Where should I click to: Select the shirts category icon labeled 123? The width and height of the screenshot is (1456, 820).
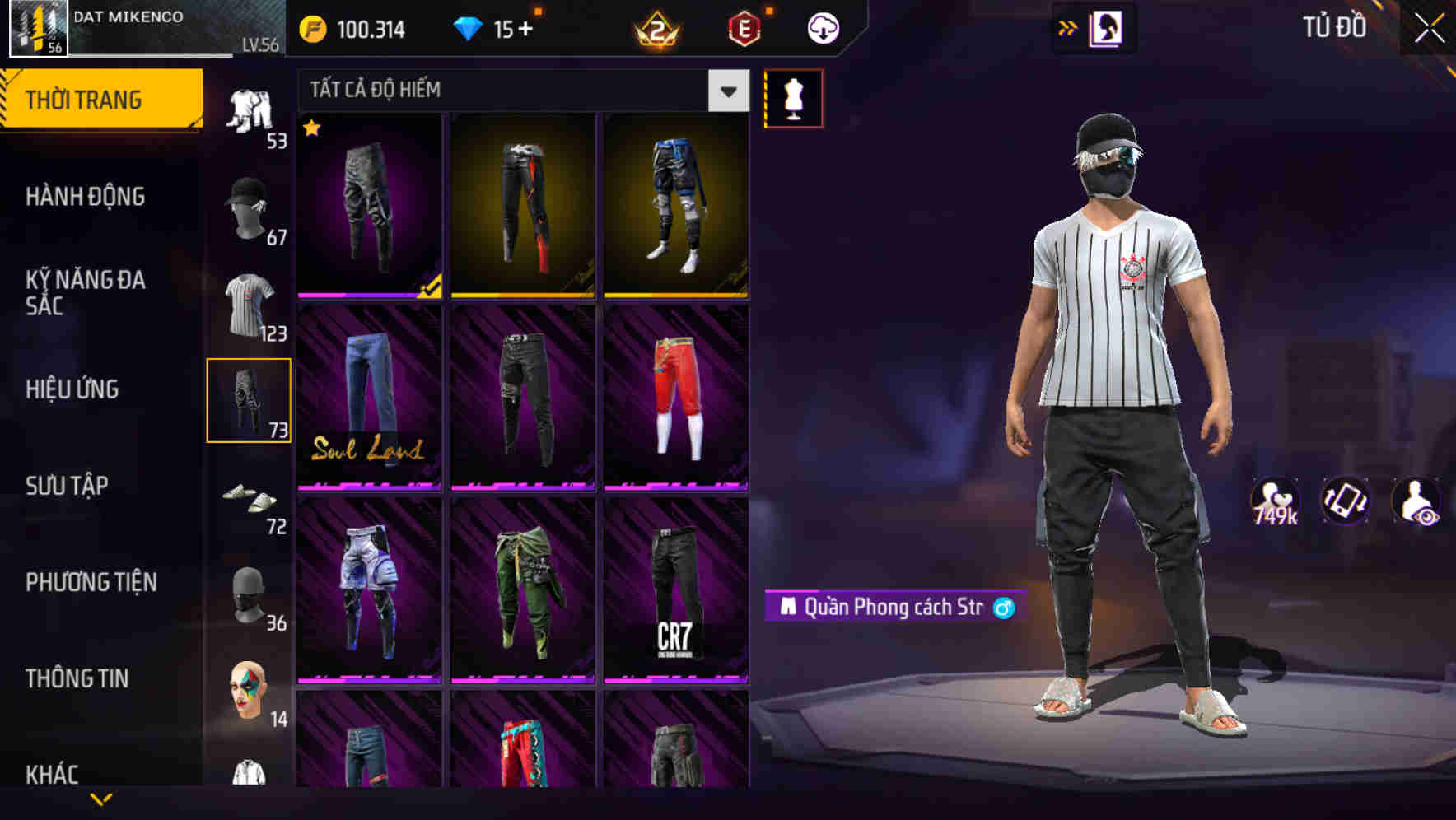(250, 303)
